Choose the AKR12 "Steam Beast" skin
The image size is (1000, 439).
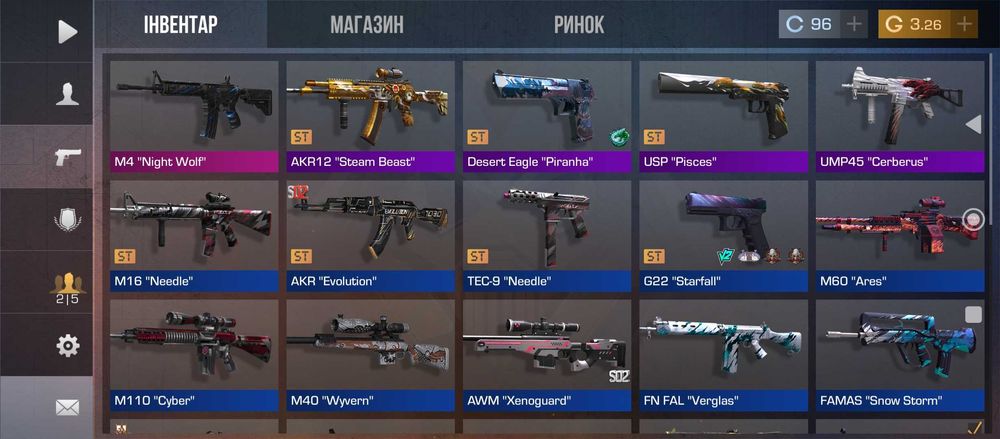(x=370, y=116)
